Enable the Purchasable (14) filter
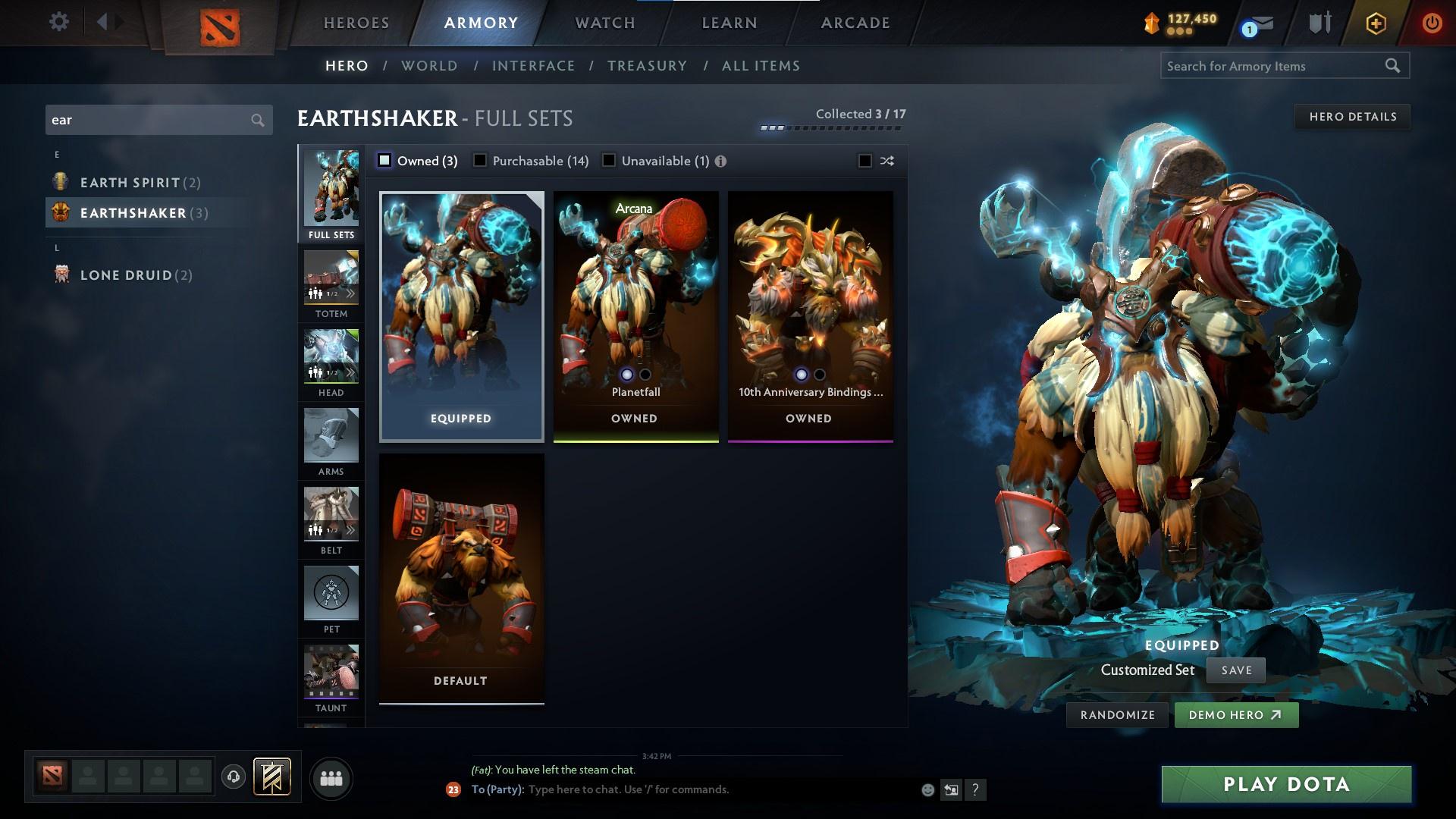Viewport: 1456px width, 819px height. pos(479,161)
